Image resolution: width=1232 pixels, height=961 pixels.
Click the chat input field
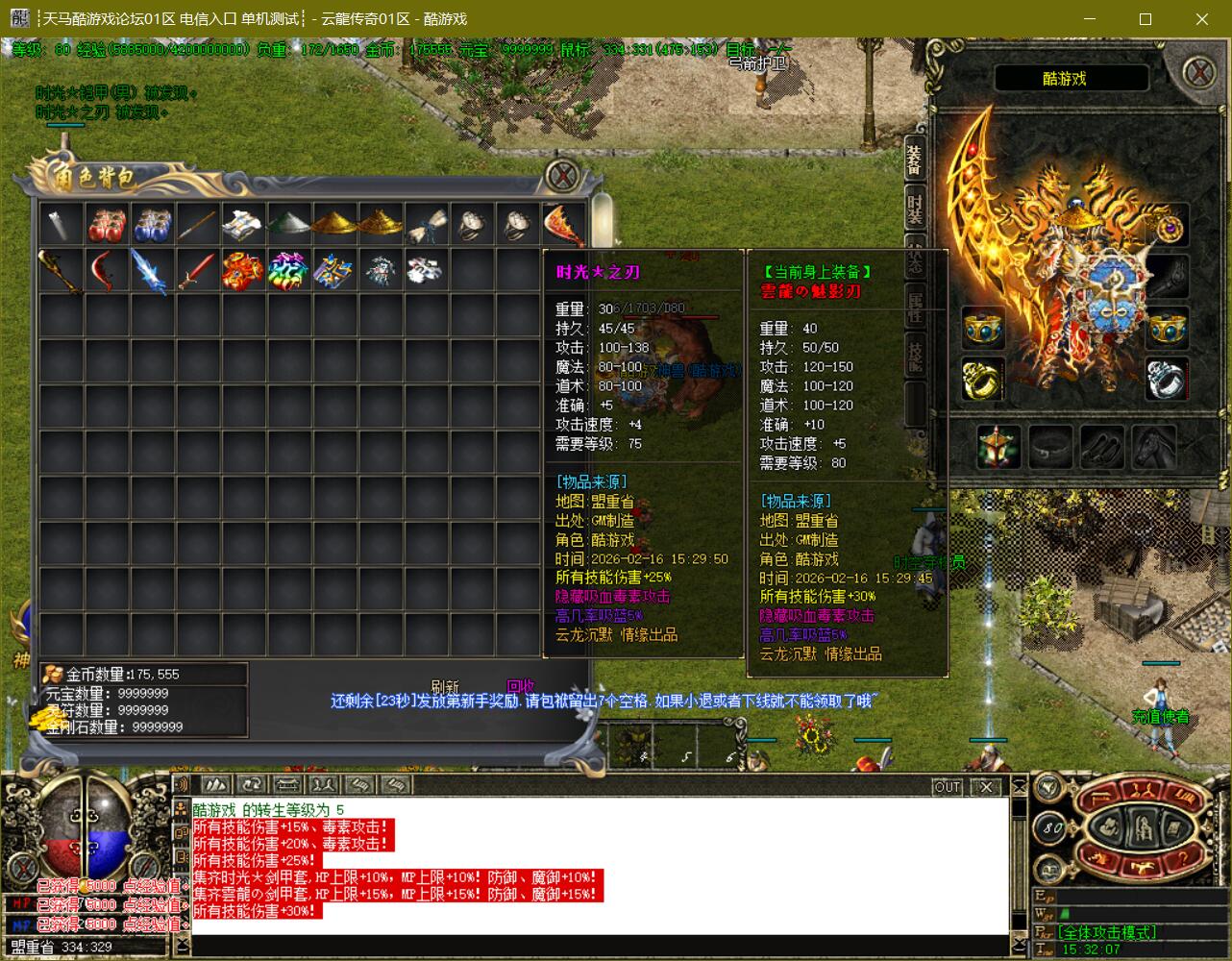596,947
